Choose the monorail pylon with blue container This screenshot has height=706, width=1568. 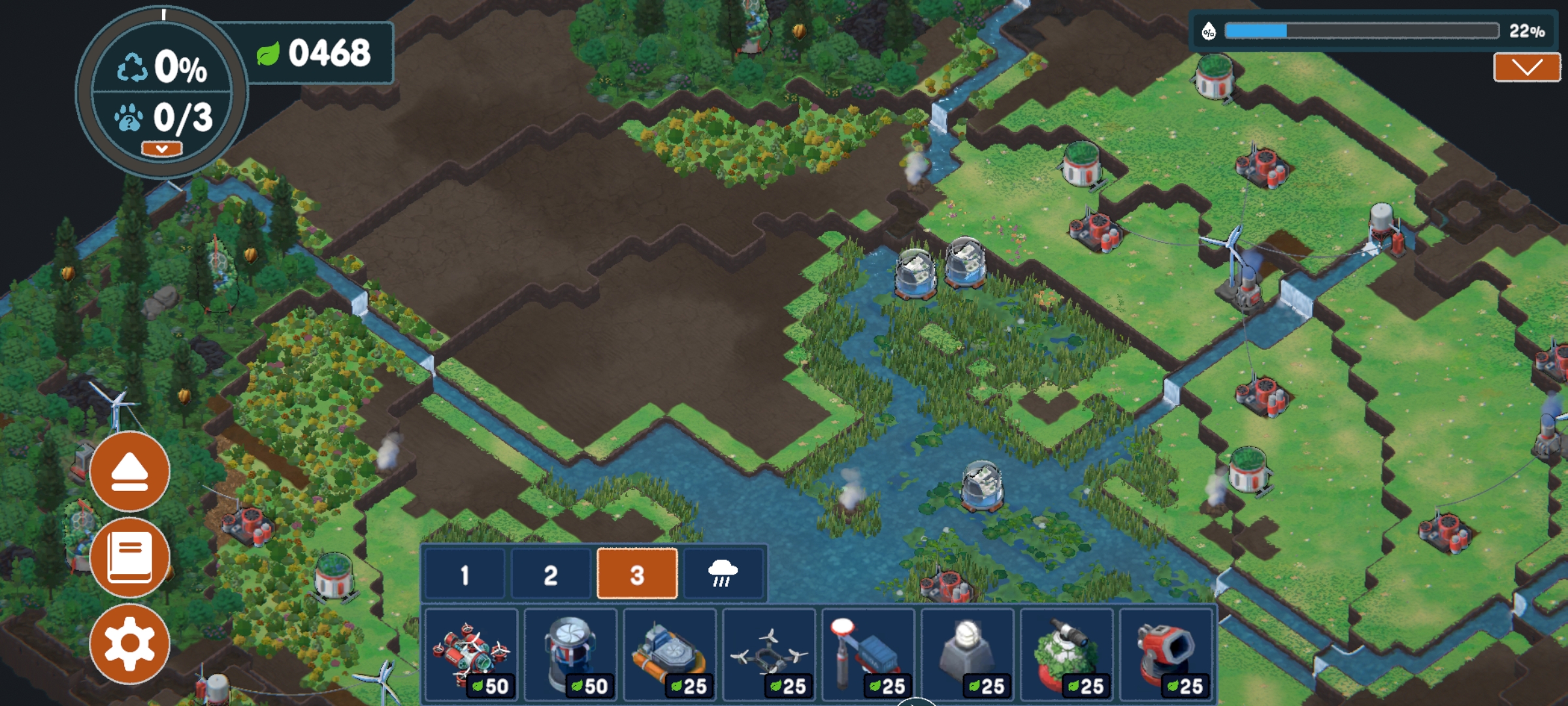click(868, 655)
